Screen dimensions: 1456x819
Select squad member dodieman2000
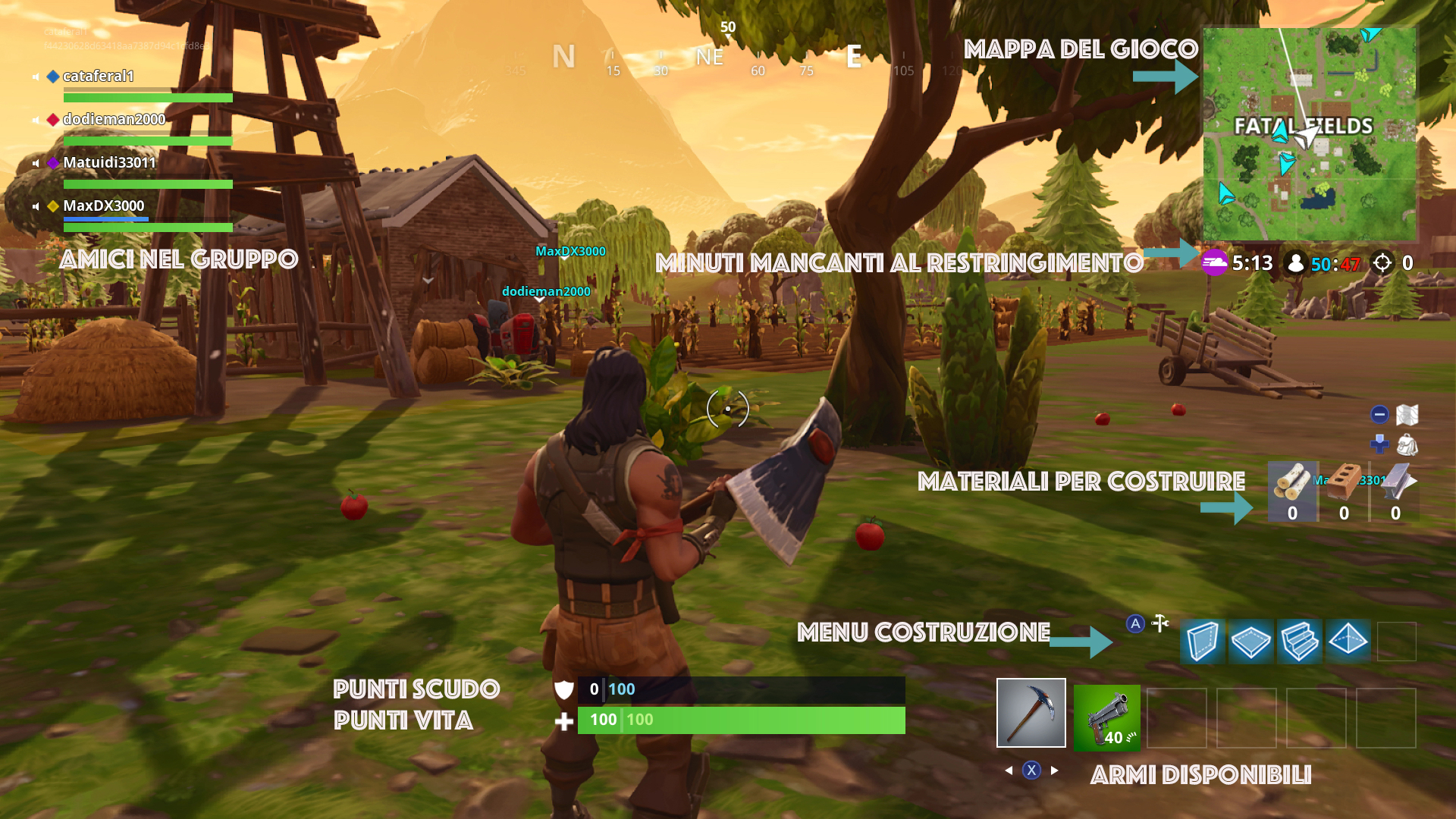(x=114, y=120)
